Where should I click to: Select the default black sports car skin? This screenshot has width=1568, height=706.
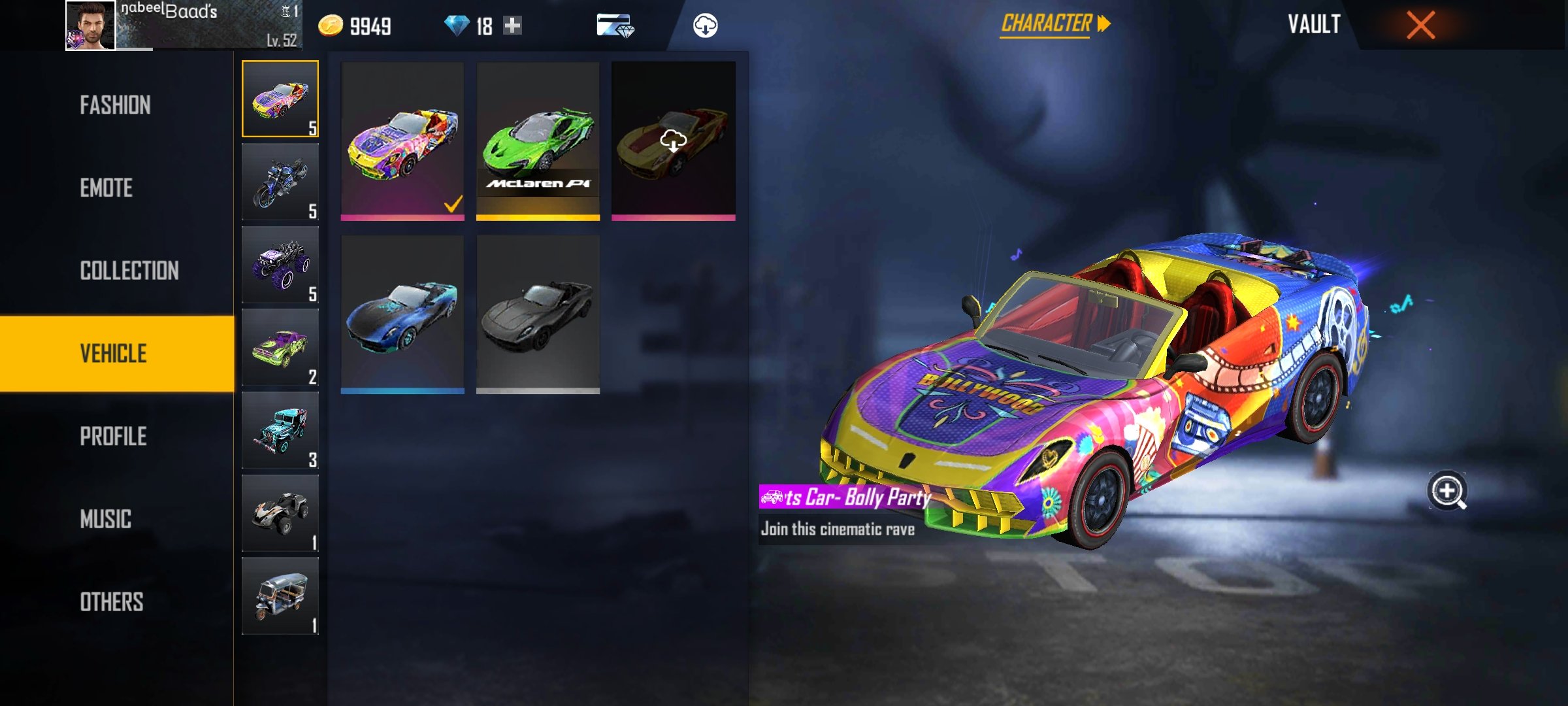[x=538, y=314]
